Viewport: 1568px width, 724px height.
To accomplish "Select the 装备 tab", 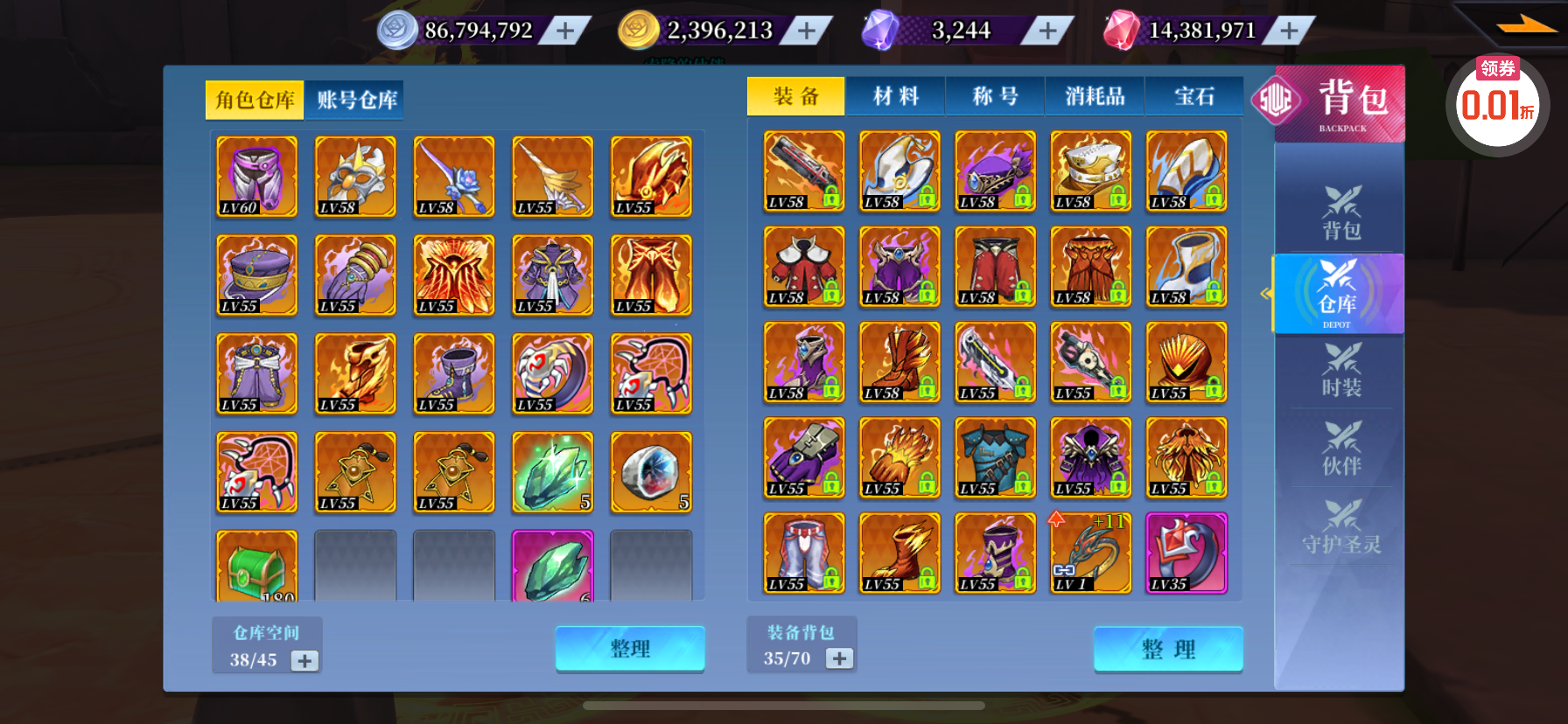I will 795,96.
